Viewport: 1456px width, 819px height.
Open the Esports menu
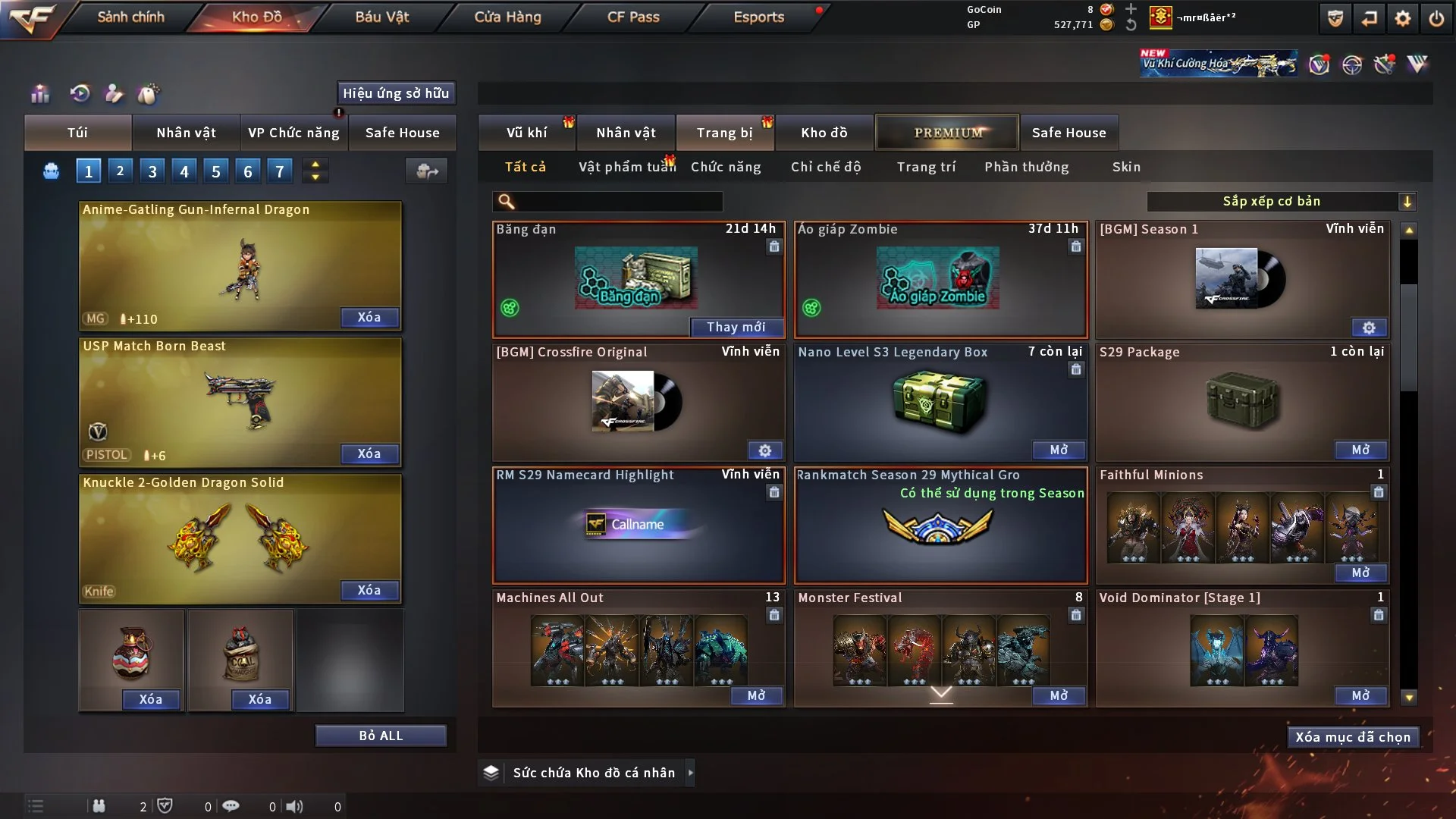pos(758,17)
